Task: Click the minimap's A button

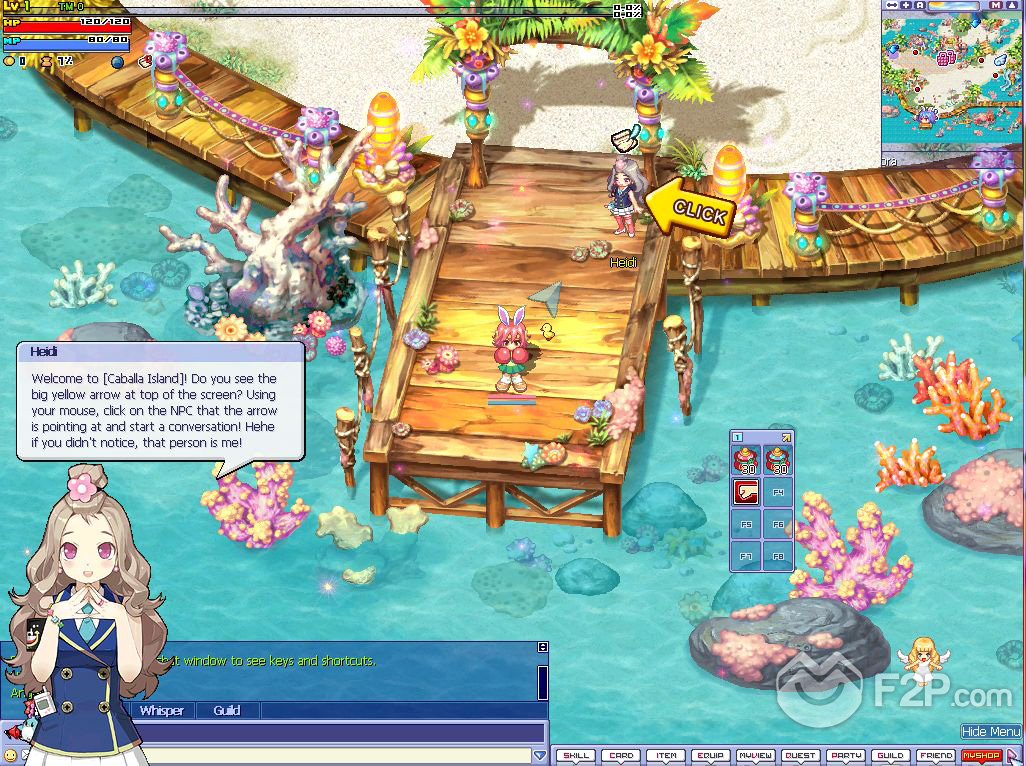Action: [918, 5]
